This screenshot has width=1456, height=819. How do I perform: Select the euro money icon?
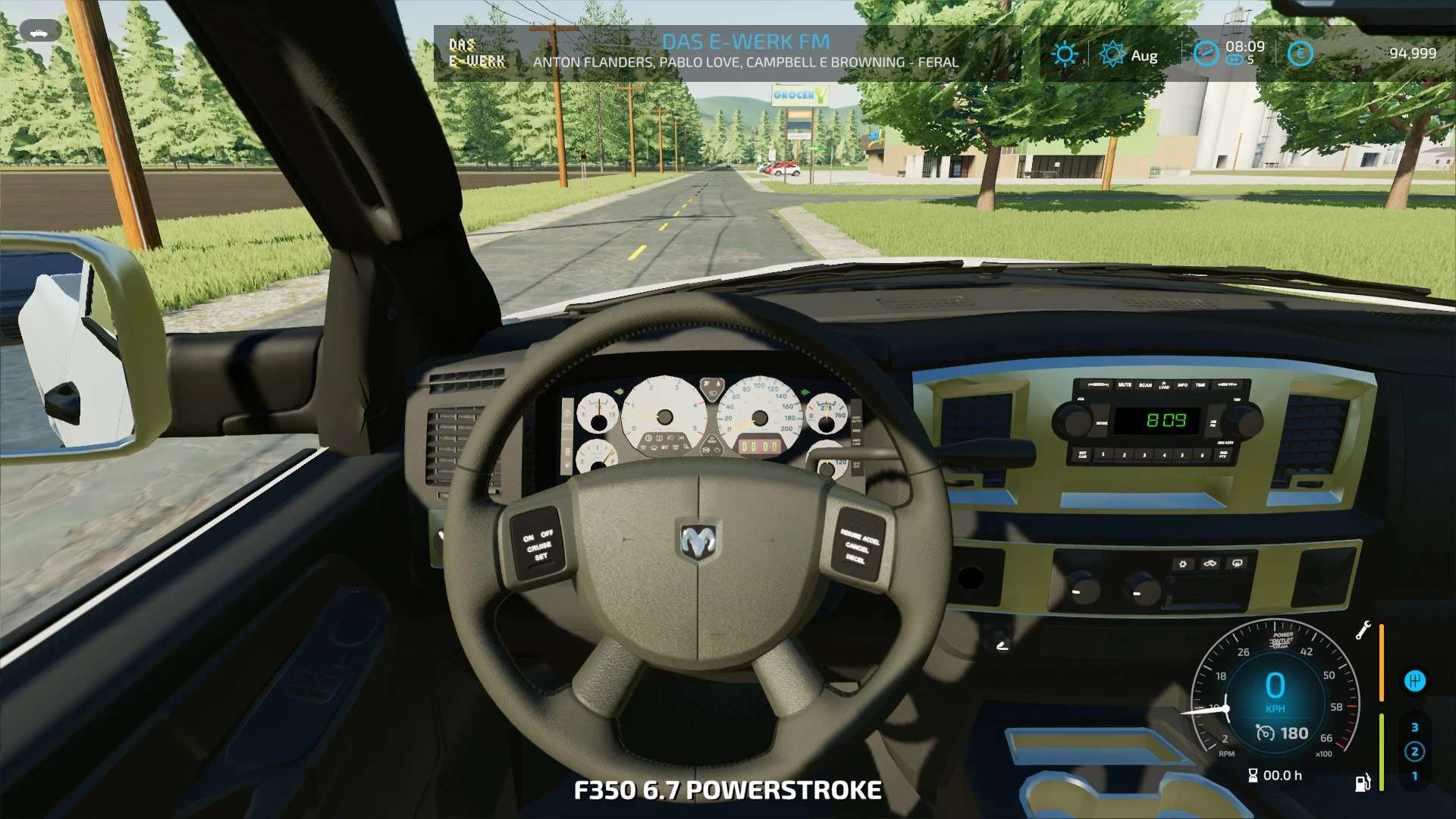point(1300,54)
